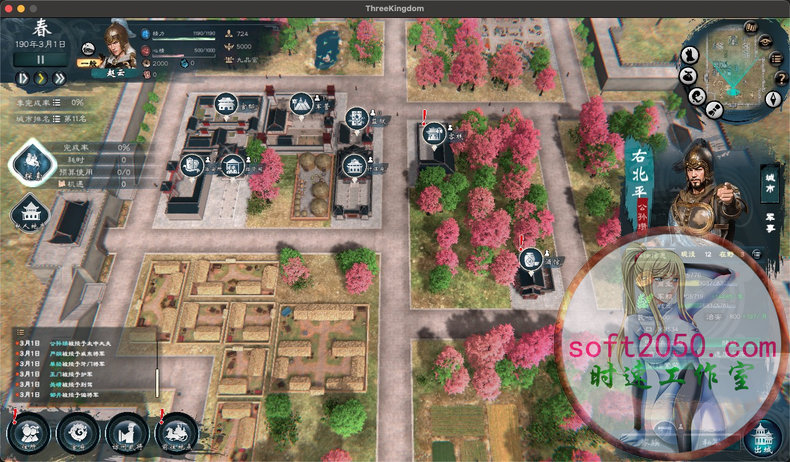Open the dragon emblem menu button
This screenshot has width=790, height=462.
click(78, 433)
